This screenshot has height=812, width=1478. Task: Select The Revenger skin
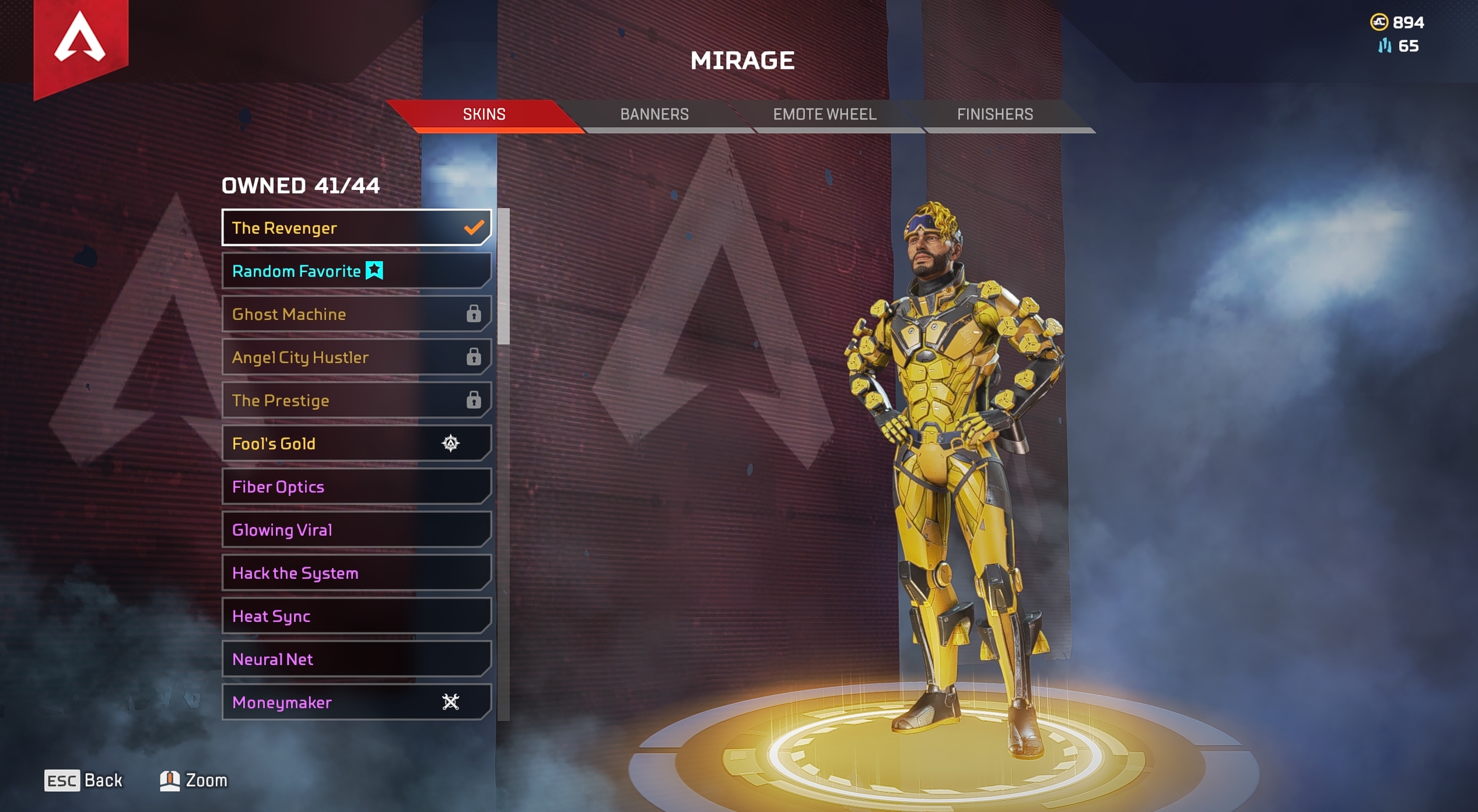[356, 228]
